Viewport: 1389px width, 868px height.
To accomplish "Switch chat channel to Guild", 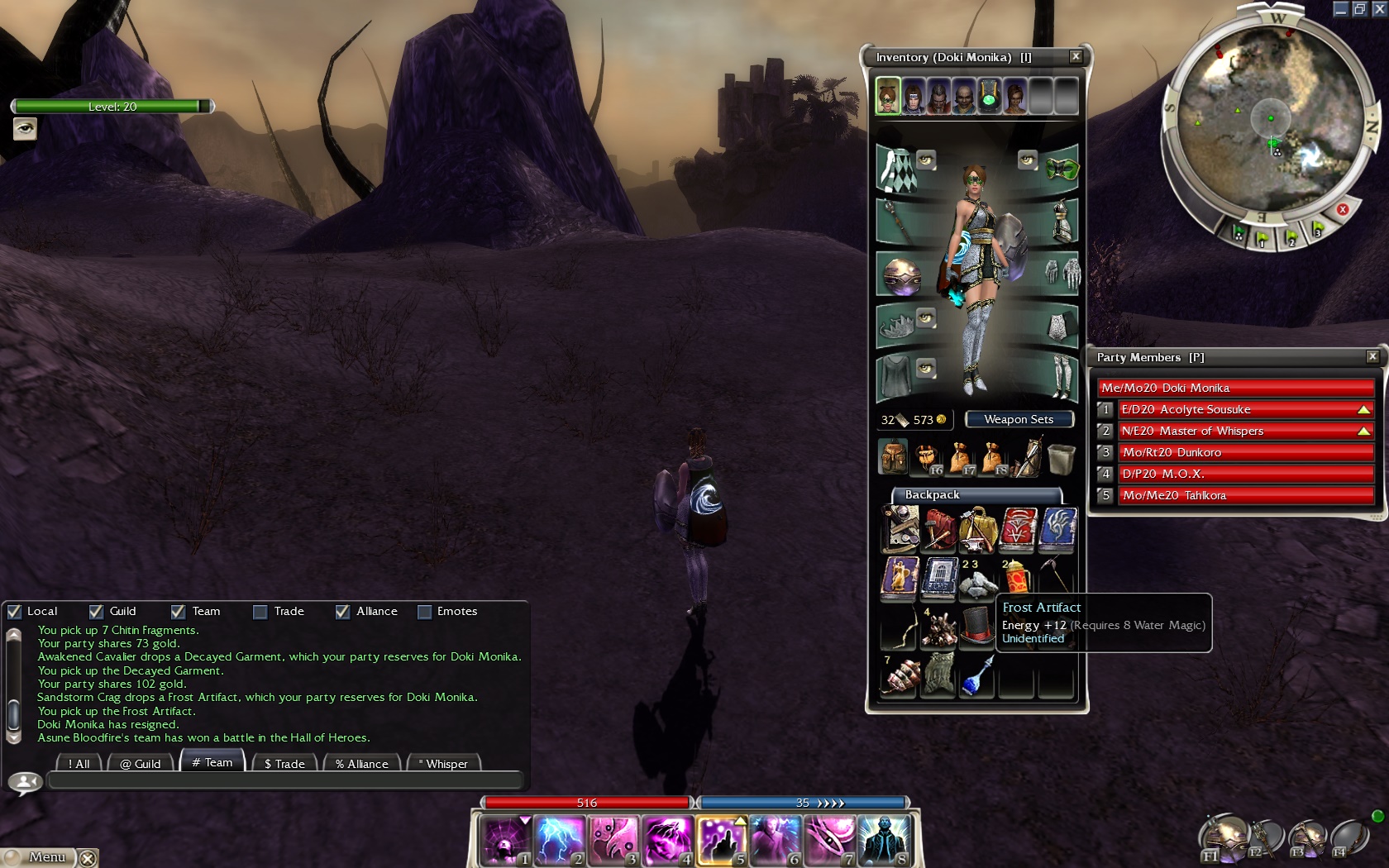I will (x=141, y=764).
